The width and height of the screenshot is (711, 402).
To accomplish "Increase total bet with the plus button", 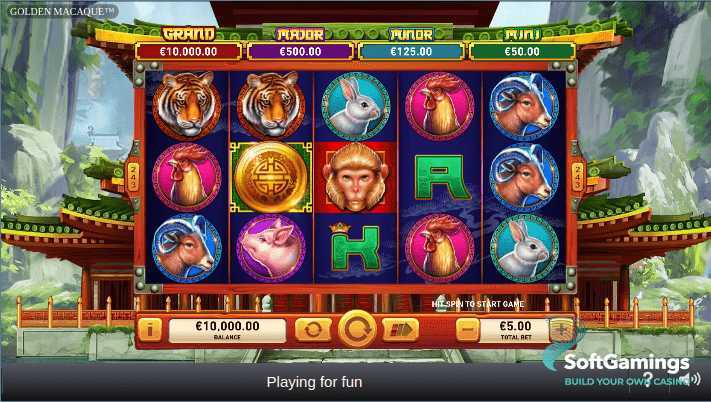I will pos(562,328).
